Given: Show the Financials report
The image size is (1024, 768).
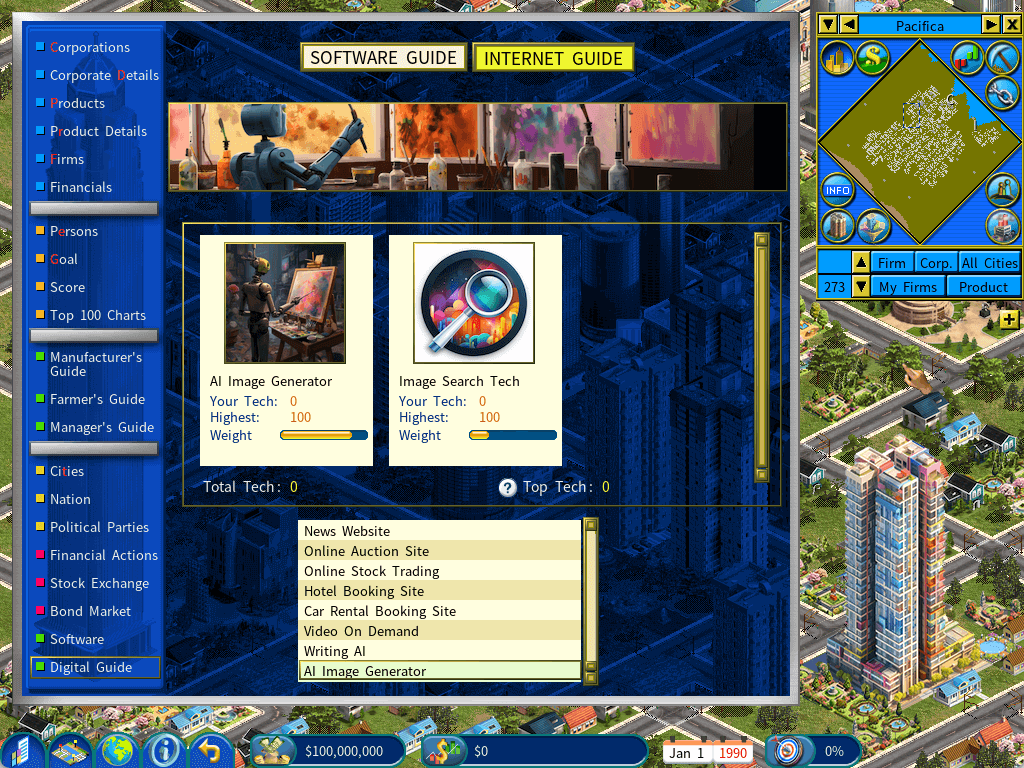Looking at the screenshot, I should point(81,187).
